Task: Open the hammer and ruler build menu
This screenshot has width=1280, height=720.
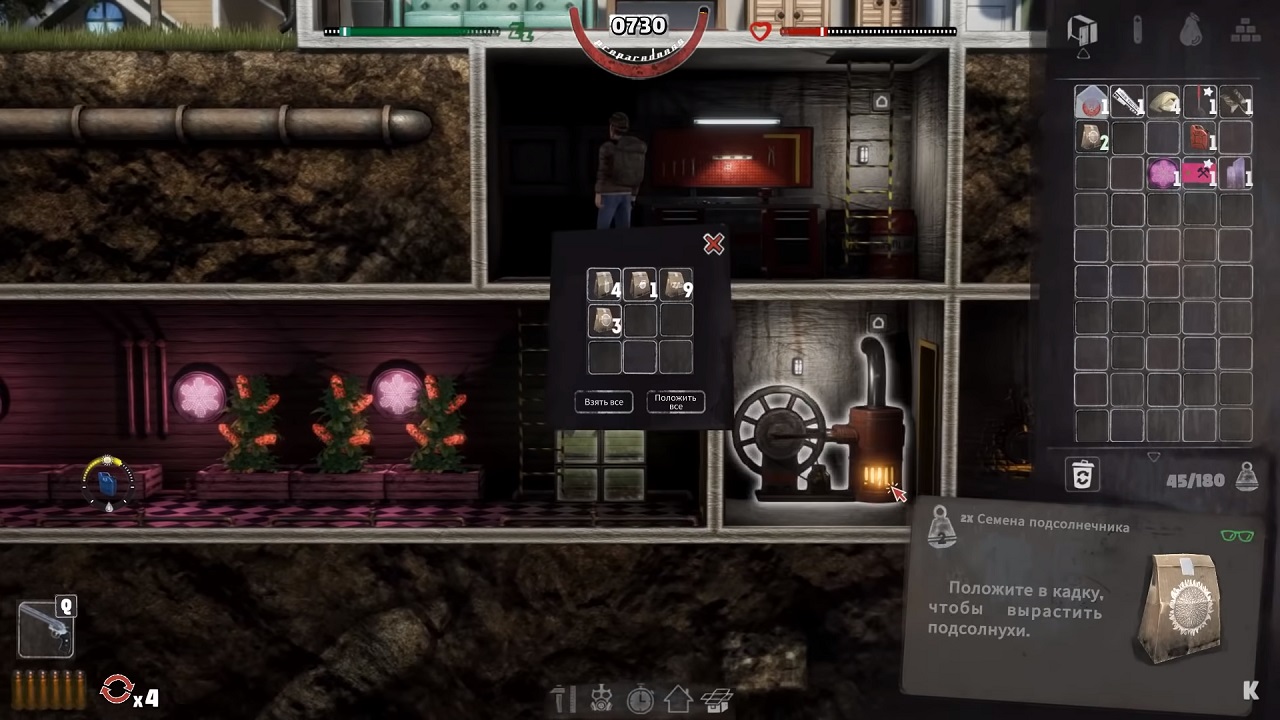Action: pos(564,699)
